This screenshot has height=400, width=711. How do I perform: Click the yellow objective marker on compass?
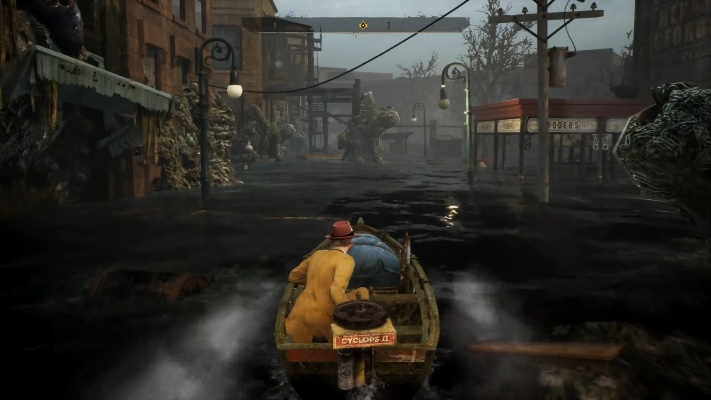[x=362, y=25]
